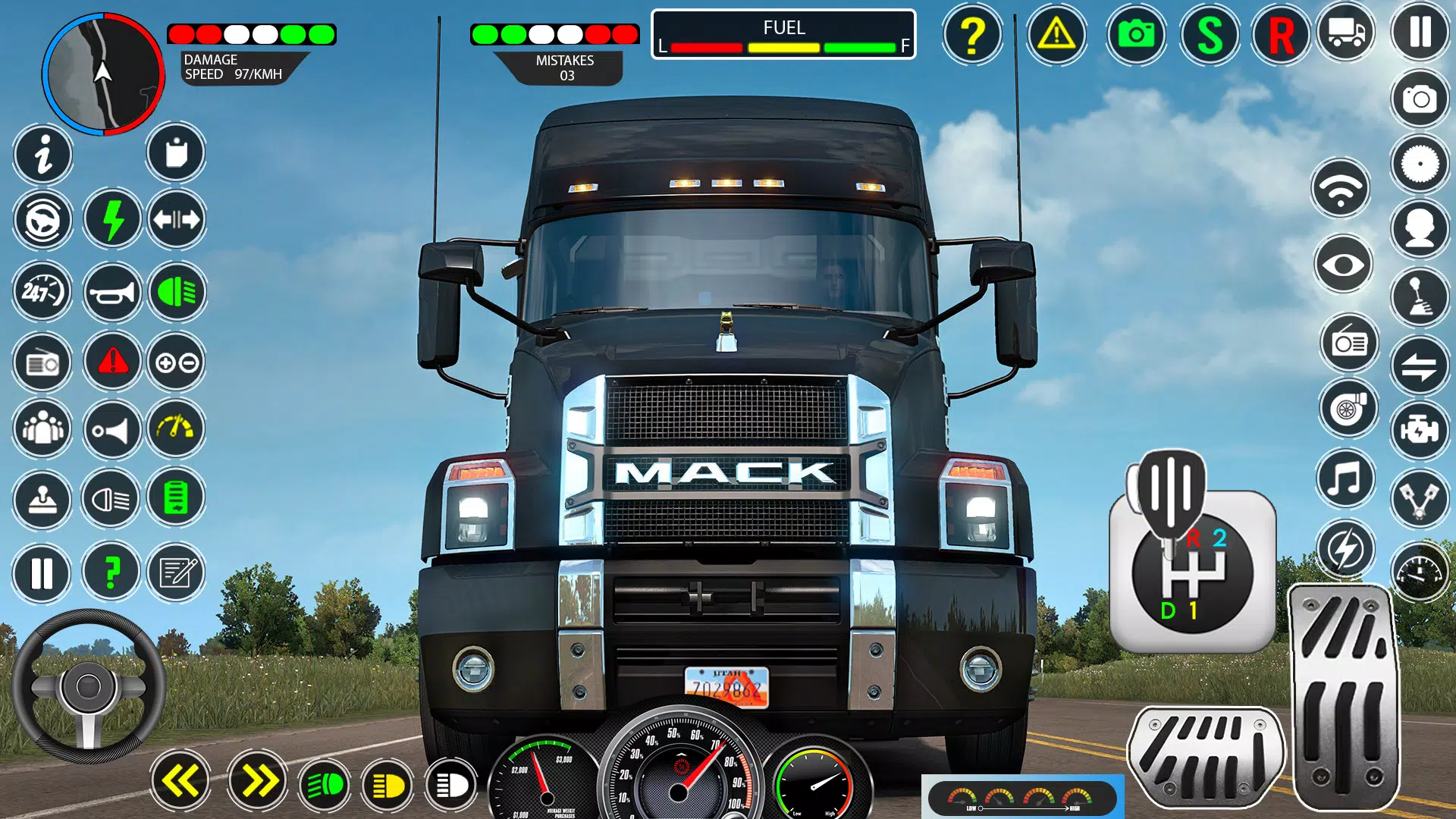The width and height of the screenshot is (1456, 819).
Task: Select the green S button
Action: tap(1210, 35)
